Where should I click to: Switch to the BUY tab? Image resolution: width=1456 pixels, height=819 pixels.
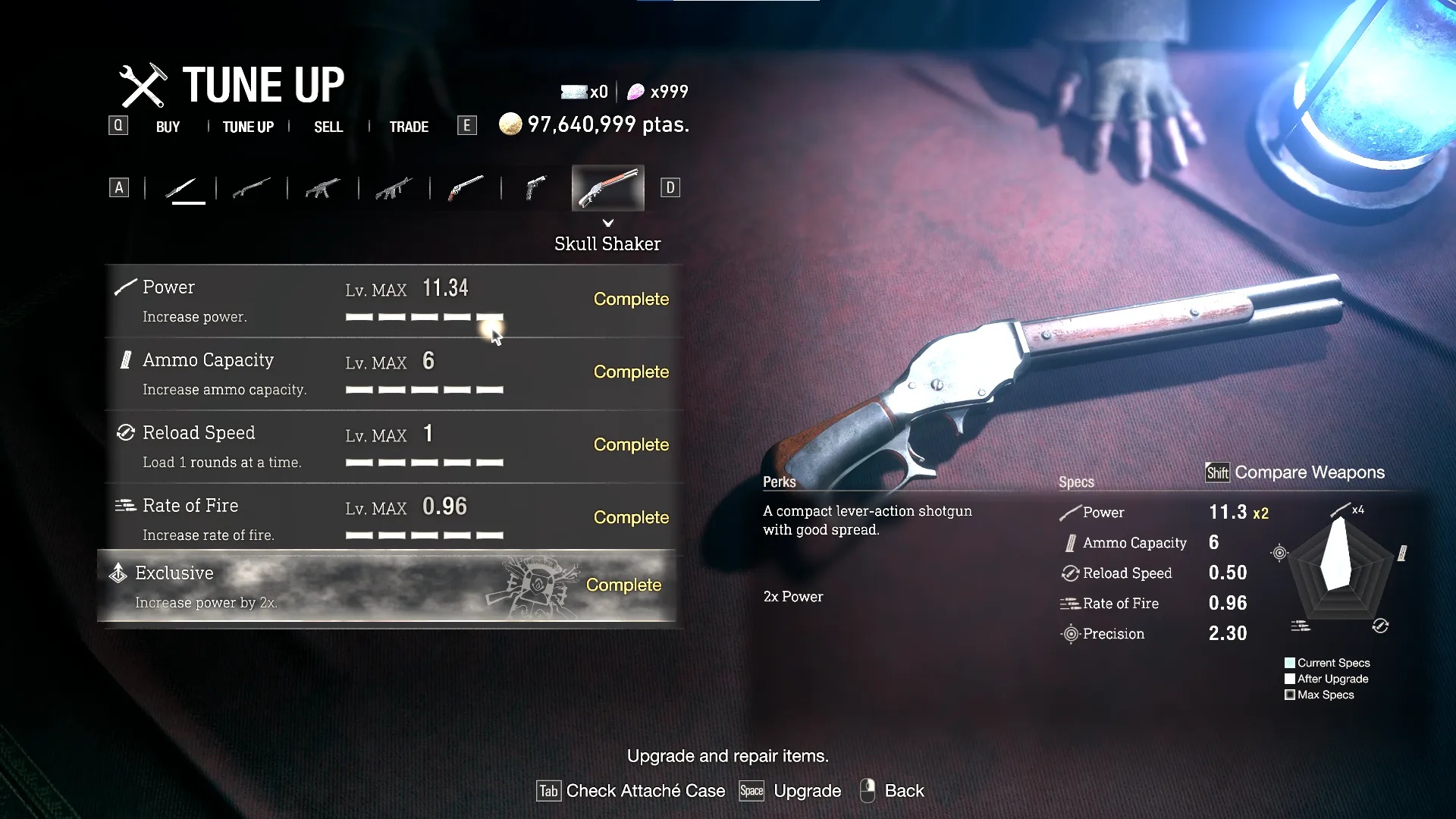click(x=168, y=127)
